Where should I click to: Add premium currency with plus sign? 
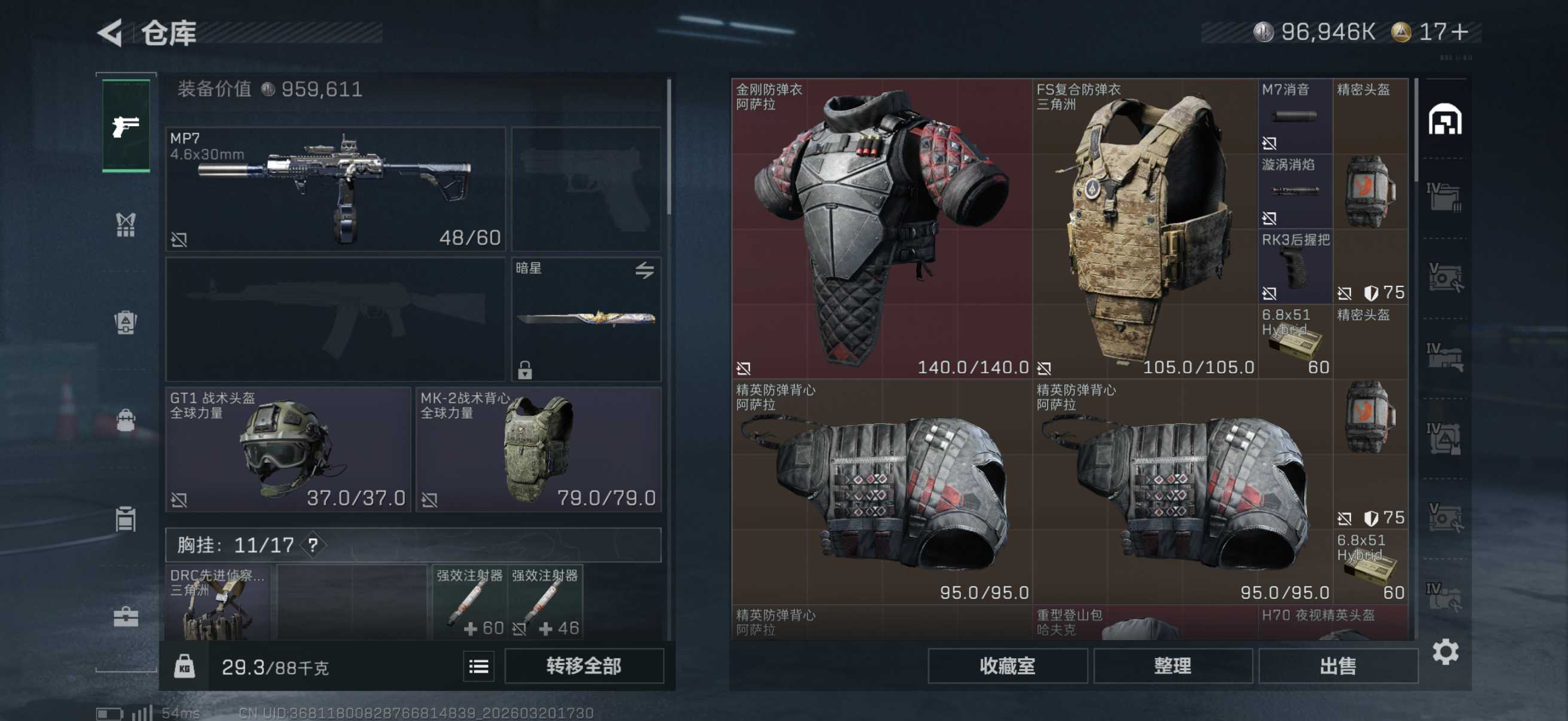1459,32
